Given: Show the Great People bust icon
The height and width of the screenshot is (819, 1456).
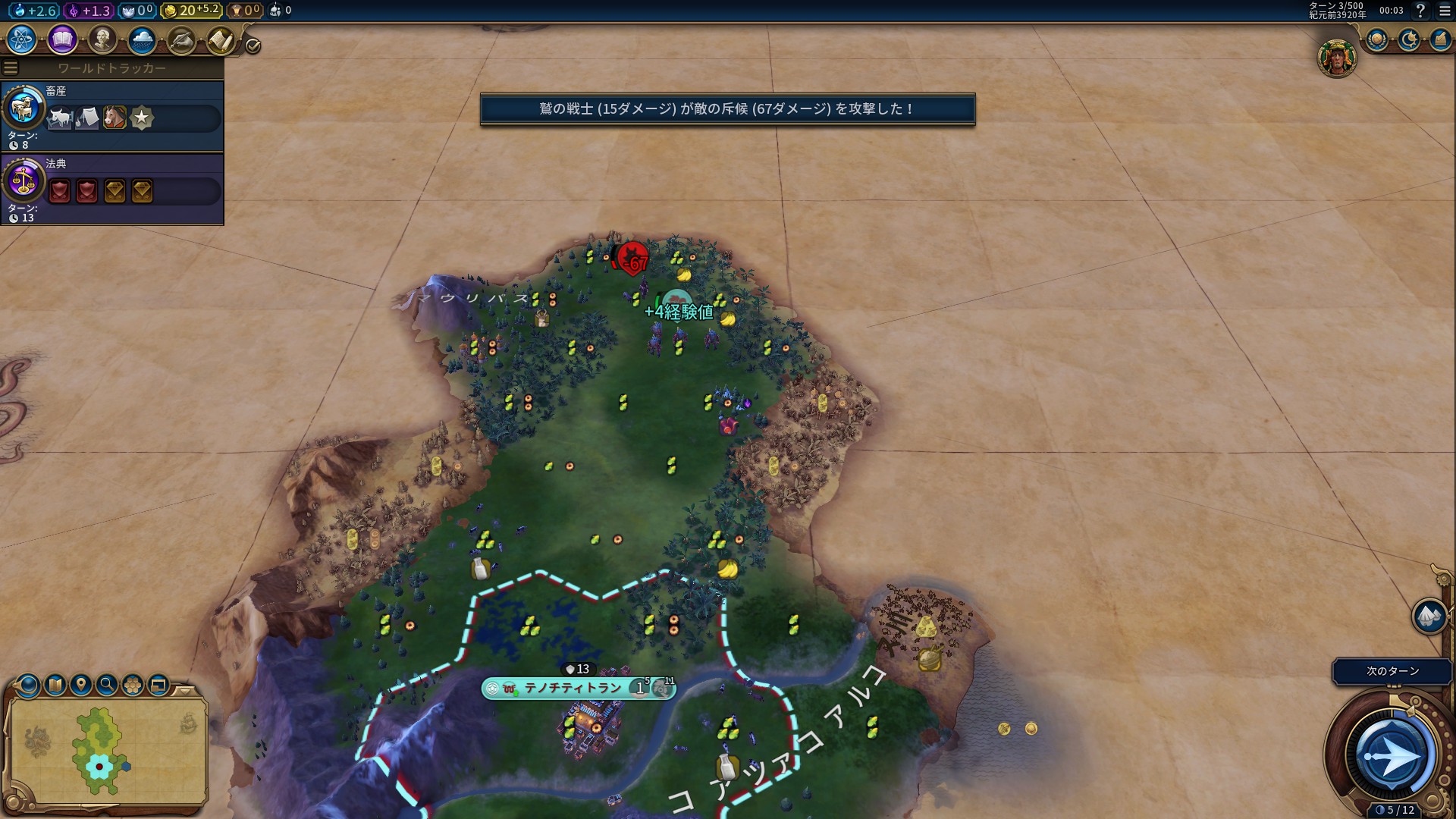Looking at the screenshot, I should (x=102, y=39).
